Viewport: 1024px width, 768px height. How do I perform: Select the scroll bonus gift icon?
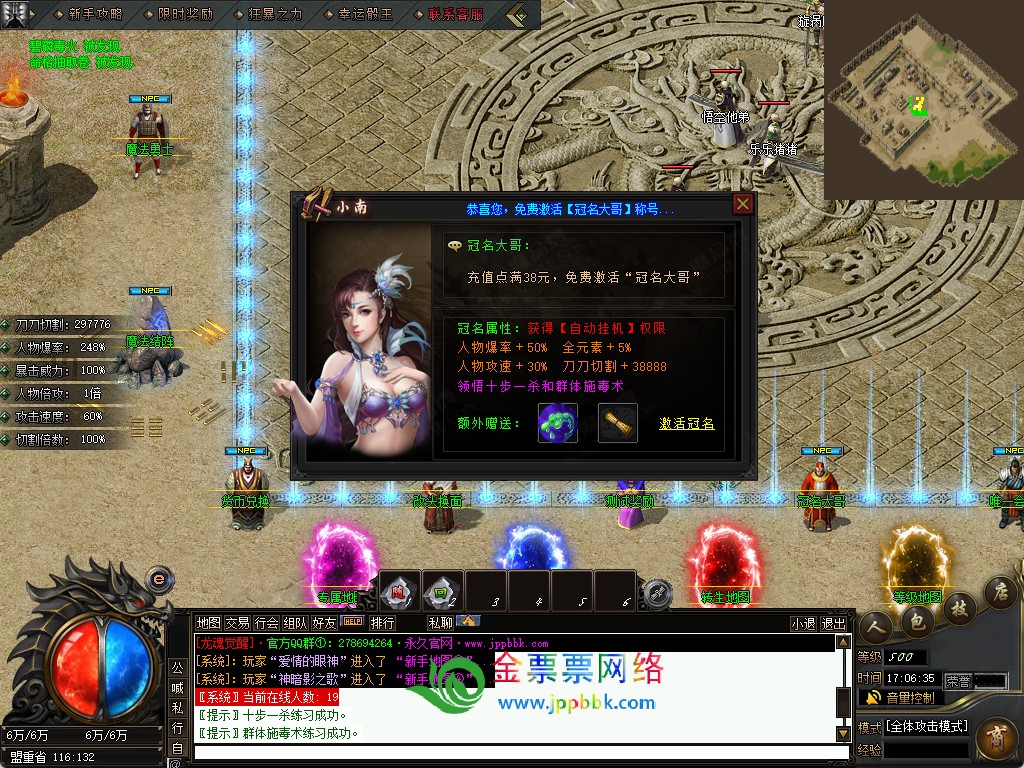click(618, 422)
